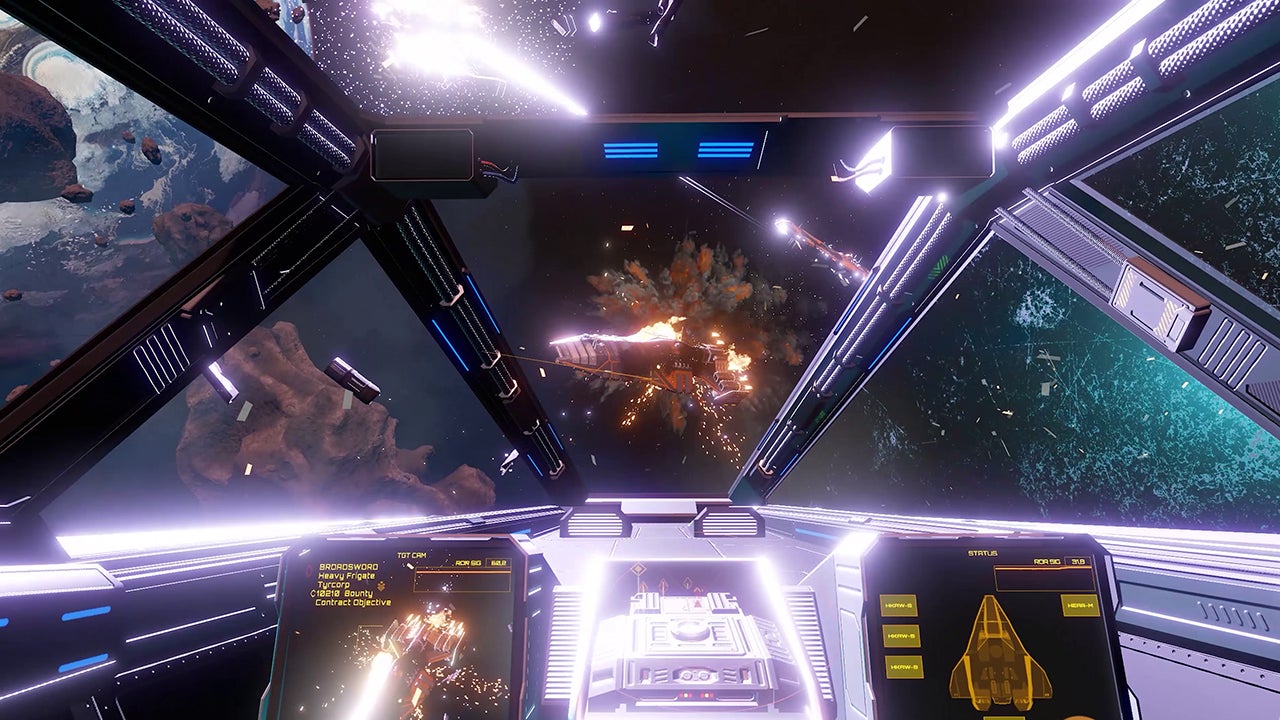Click the warning triangle on the center console
1280x720 pixels.
click(698, 604)
